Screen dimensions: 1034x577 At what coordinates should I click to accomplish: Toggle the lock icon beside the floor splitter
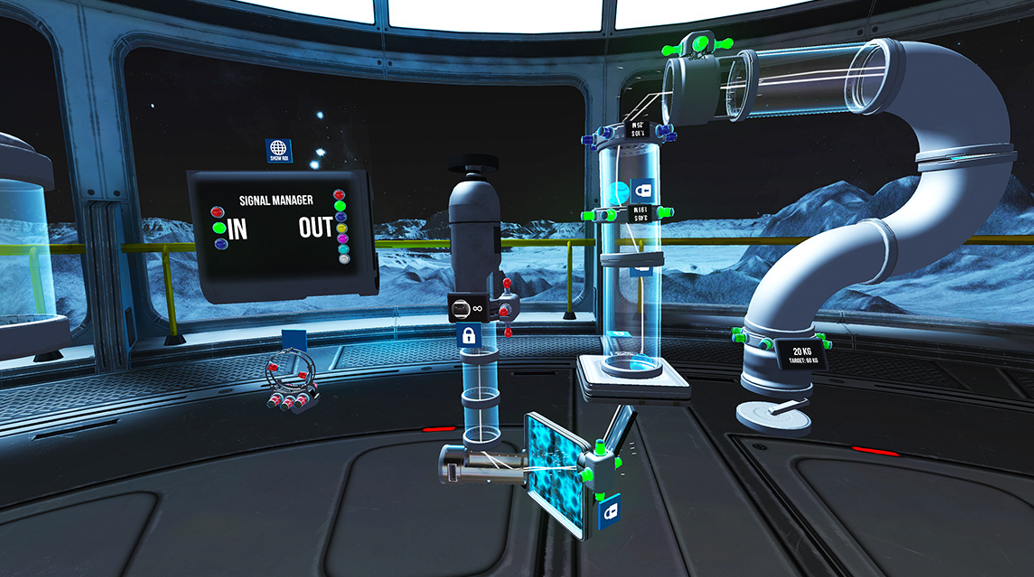[609, 512]
